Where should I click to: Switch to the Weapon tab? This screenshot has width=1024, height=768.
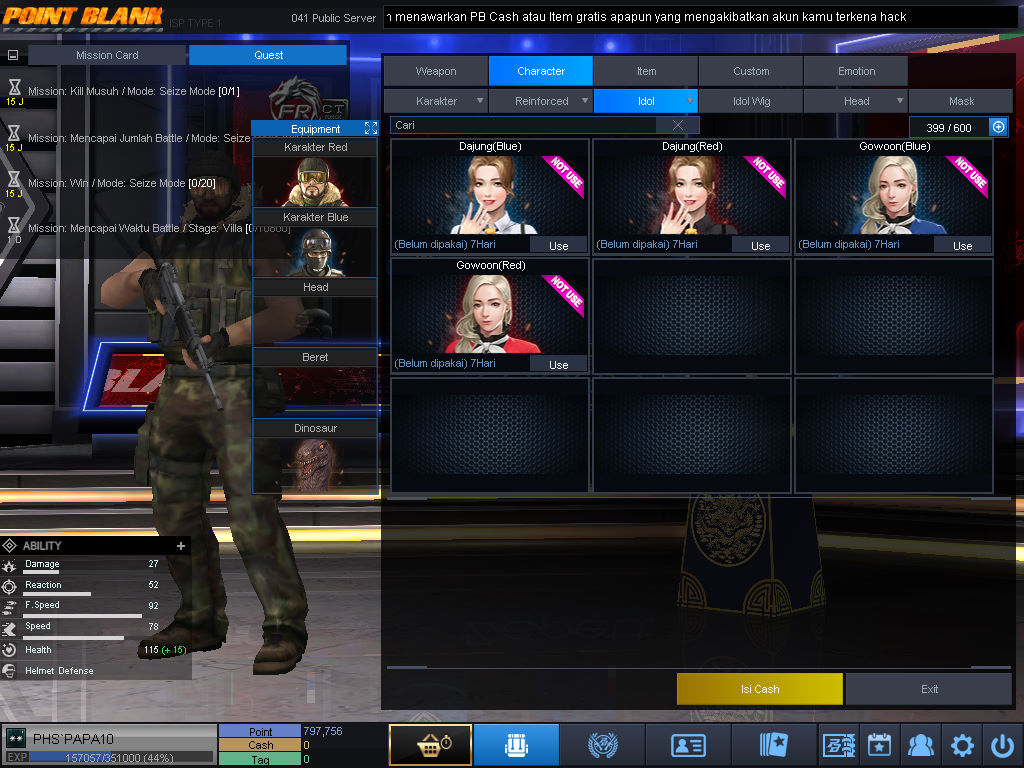coord(436,71)
